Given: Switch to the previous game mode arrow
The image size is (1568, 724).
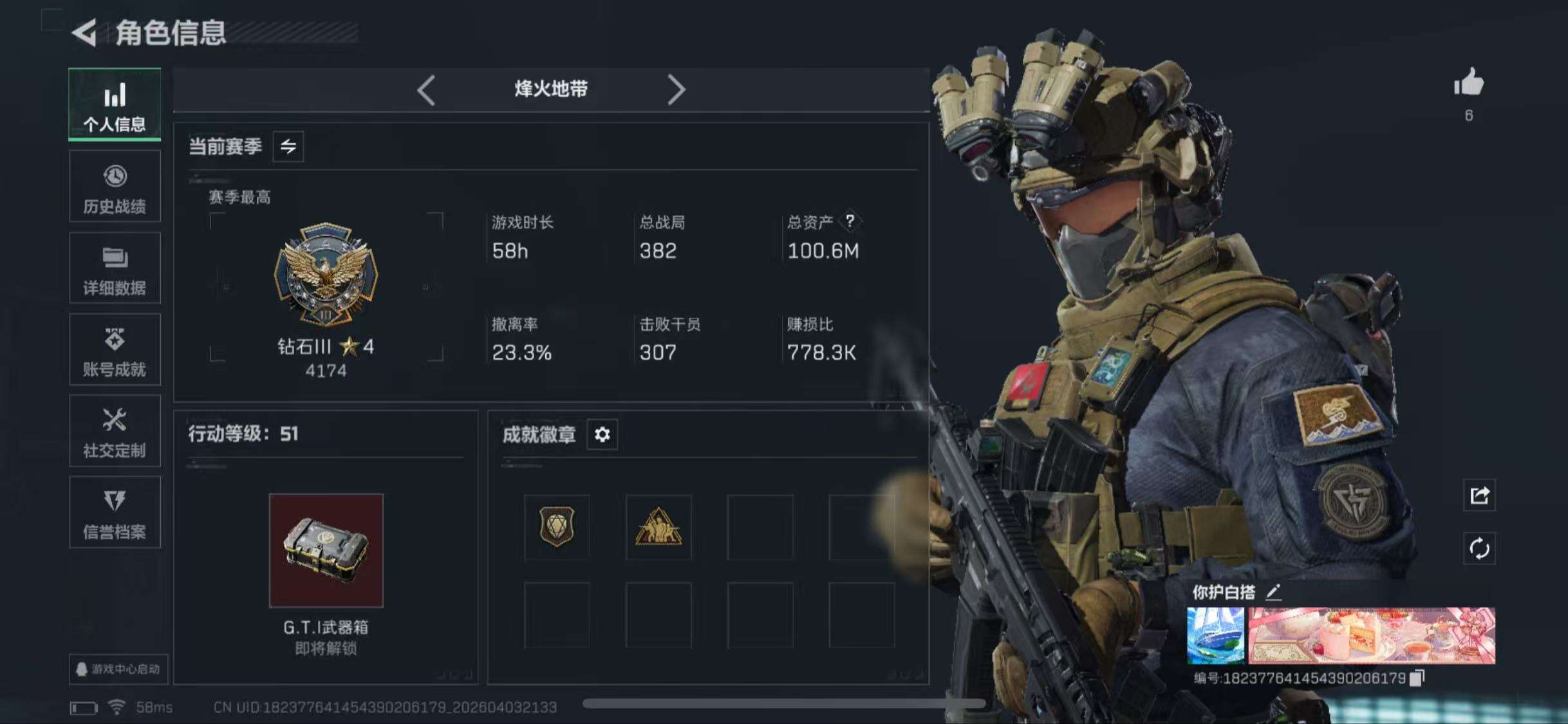Looking at the screenshot, I should coord(426,89).
